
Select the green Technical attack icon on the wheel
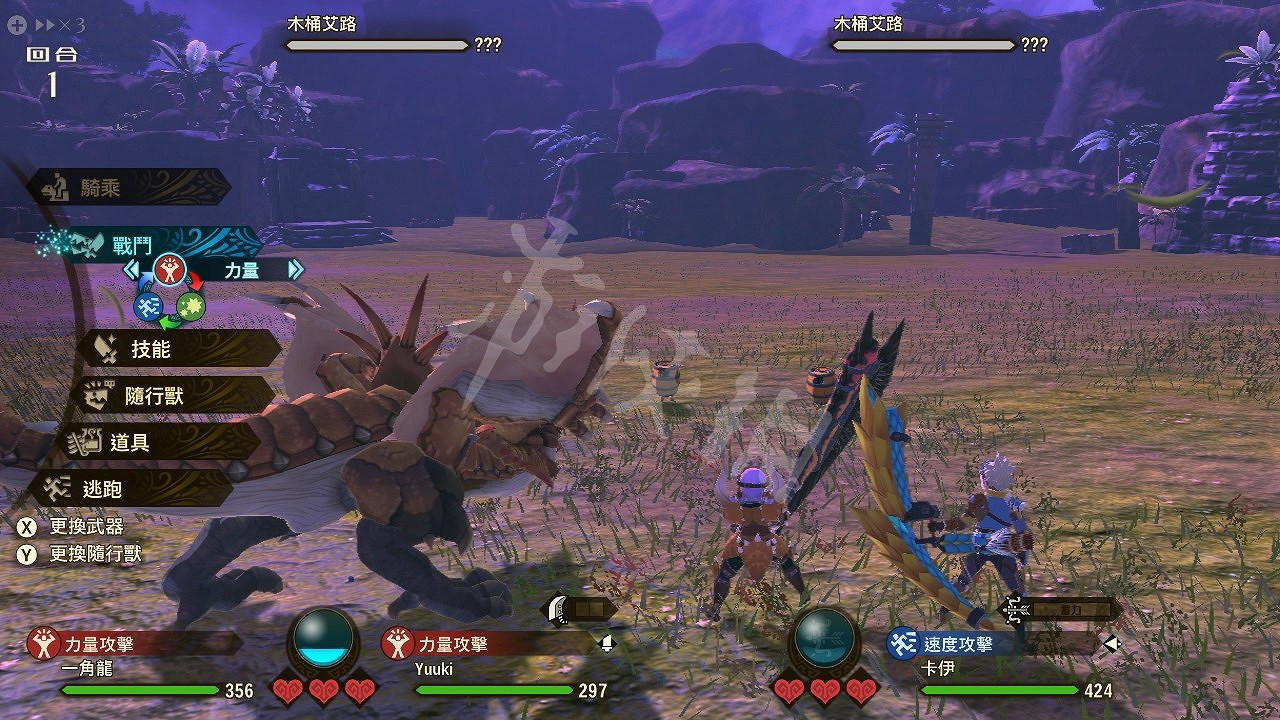coord(193,307)
